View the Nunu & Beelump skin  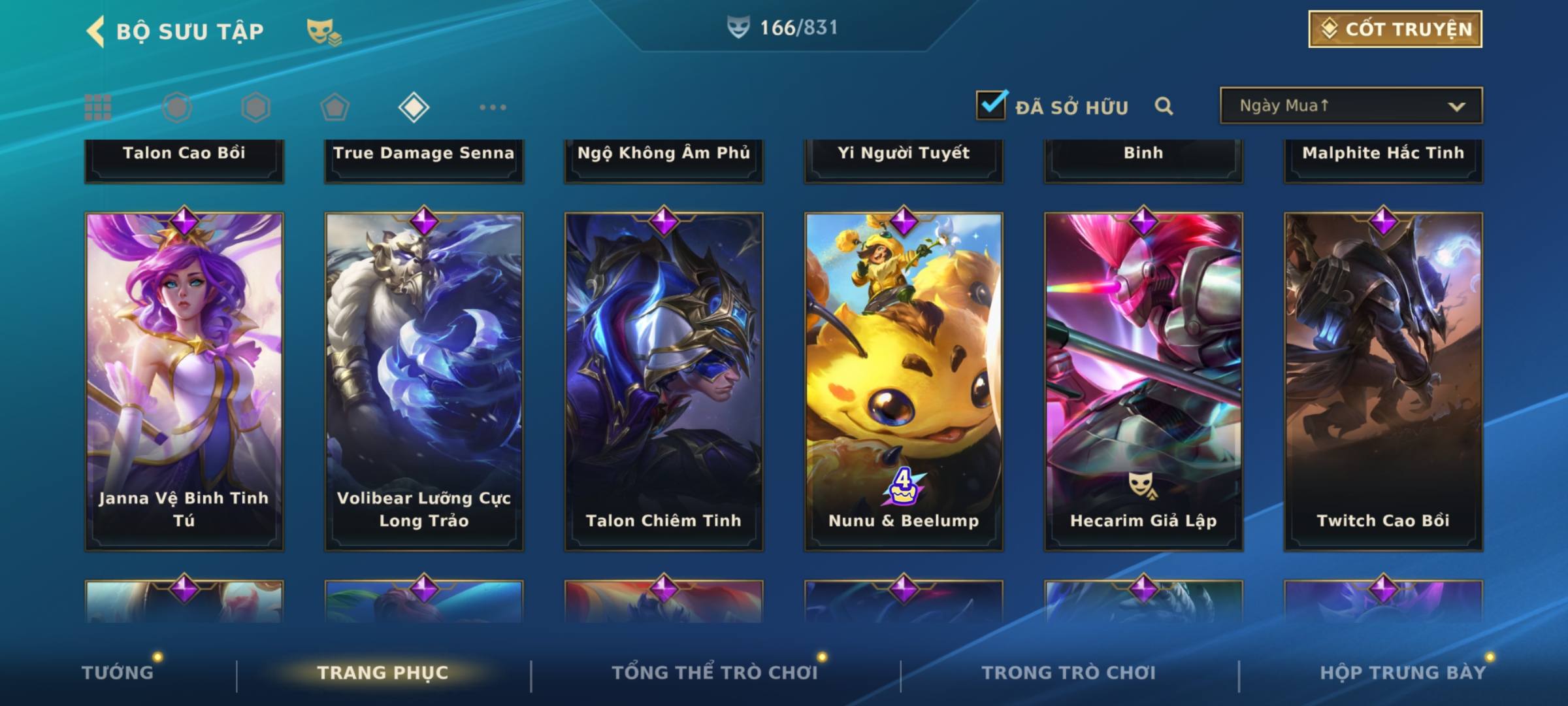click(x=904, y=380)
